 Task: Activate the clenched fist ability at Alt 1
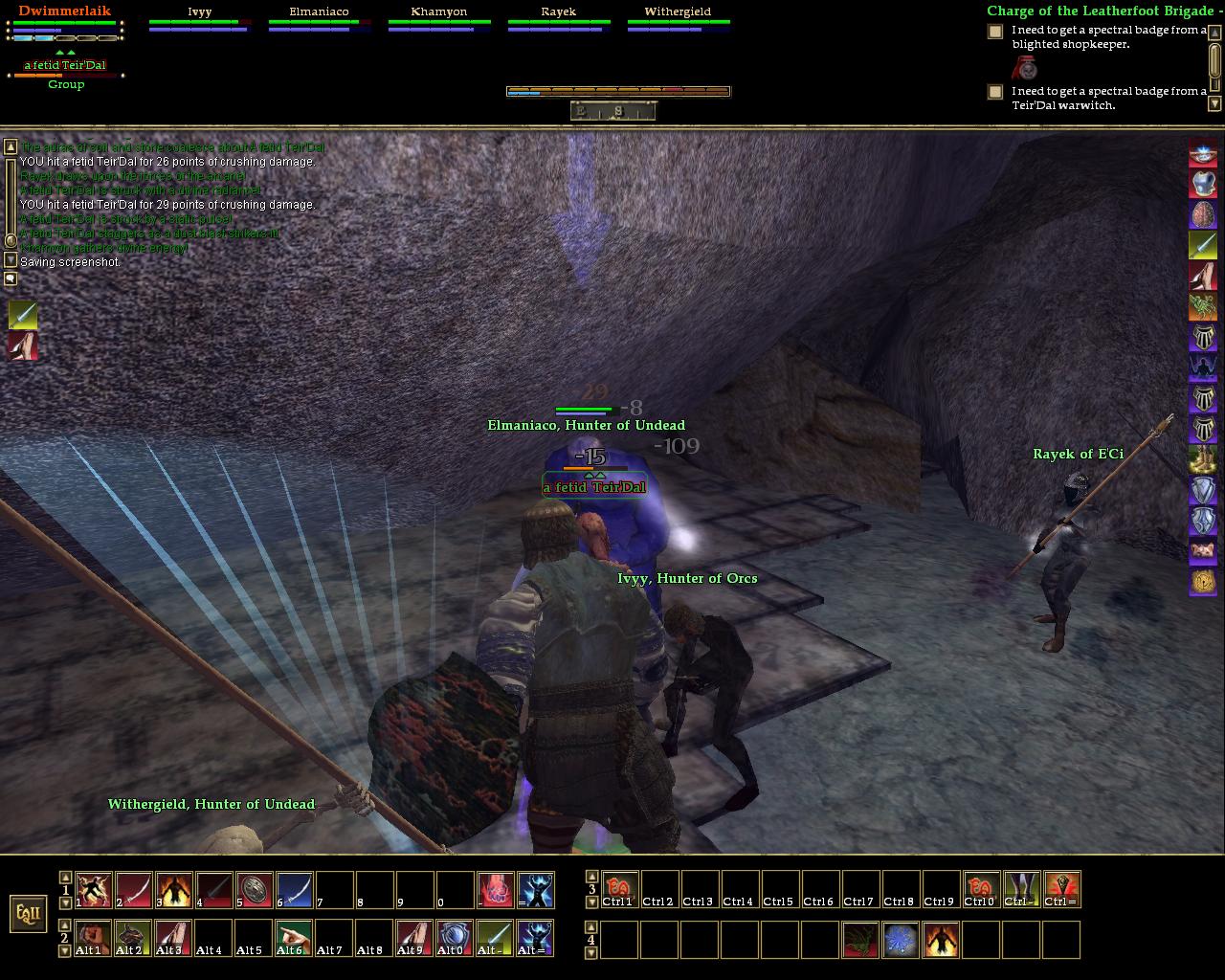coord(94,939)
